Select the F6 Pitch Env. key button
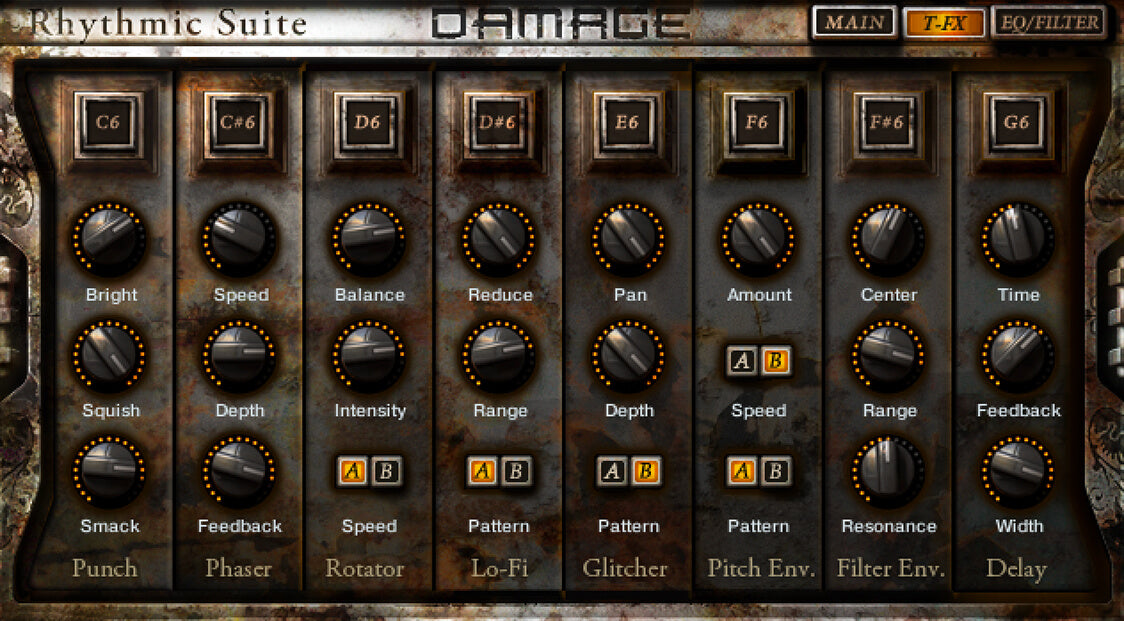1124x621 pixels. click(757, 124)
